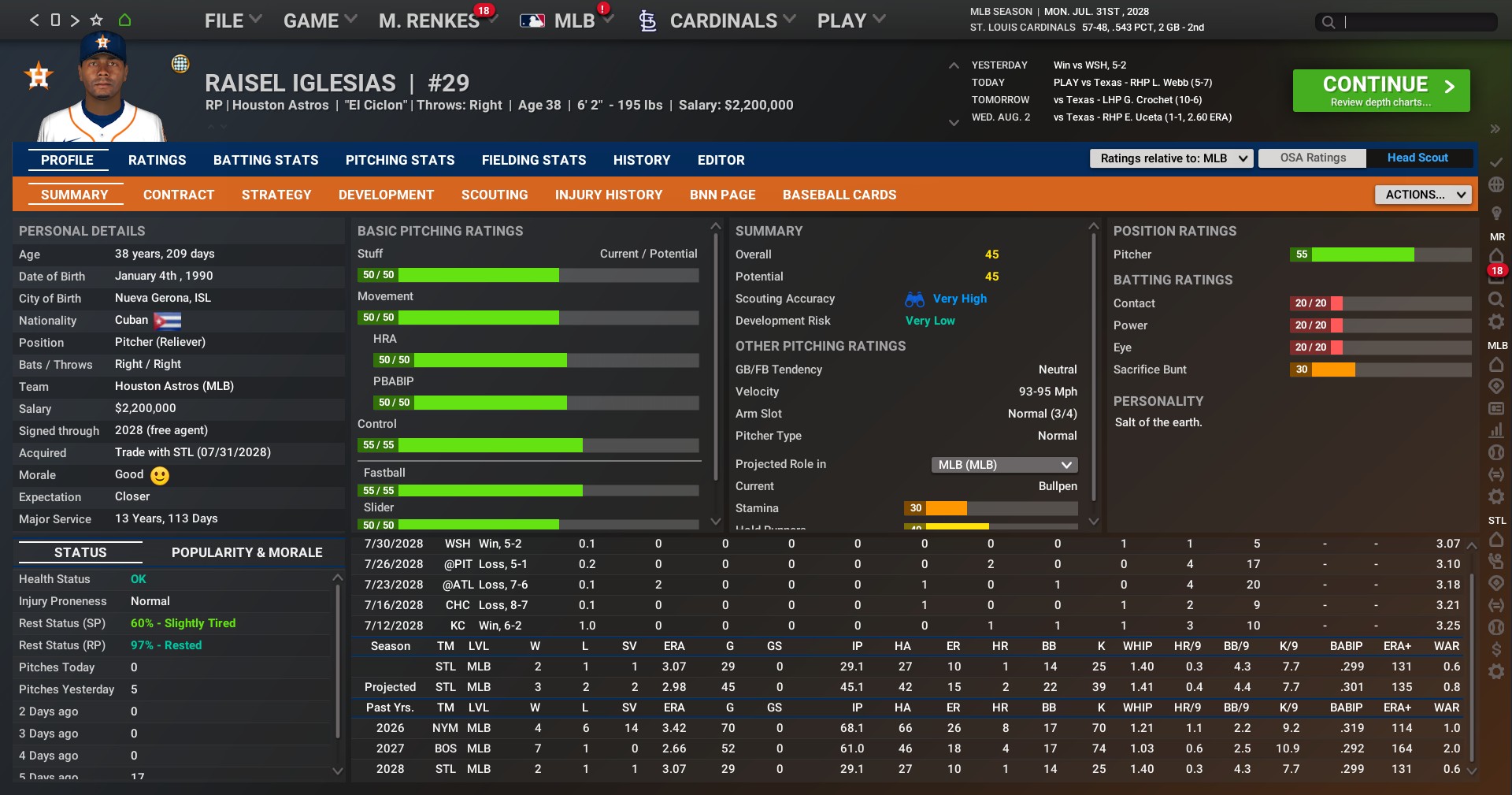This screenshot has height=795, width=1512.
Task: Open the INJURY HISTORY sub-tab
Action: click(x=609, y=195)
